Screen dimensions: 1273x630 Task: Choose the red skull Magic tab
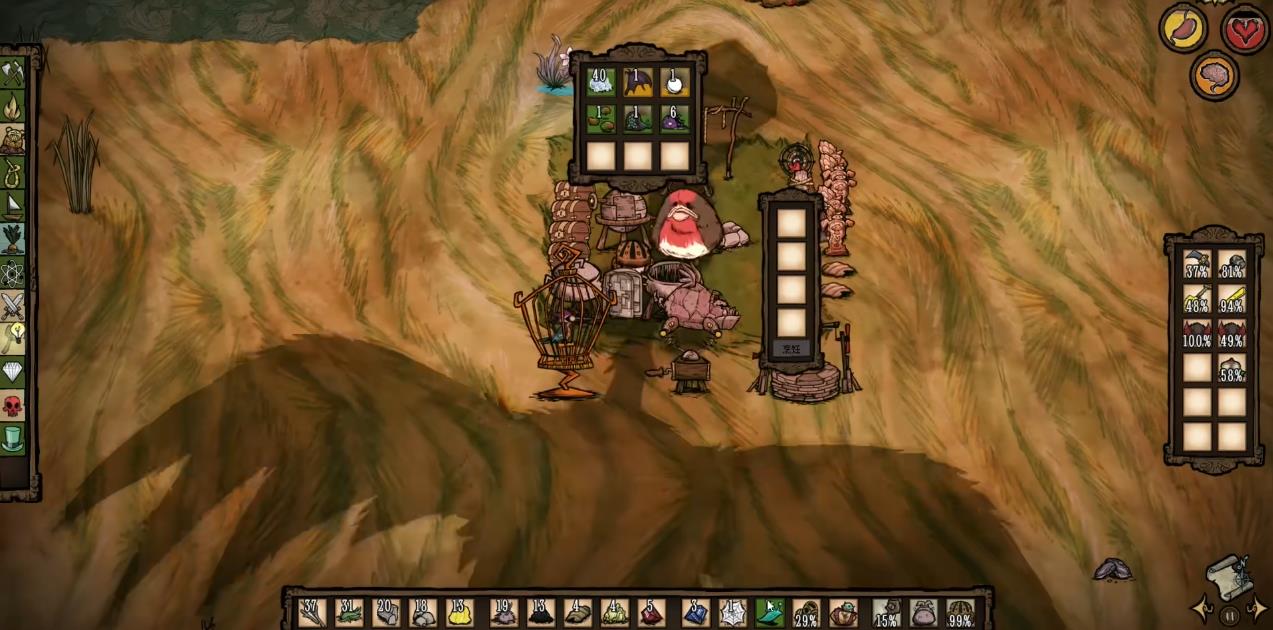point(13,405)
